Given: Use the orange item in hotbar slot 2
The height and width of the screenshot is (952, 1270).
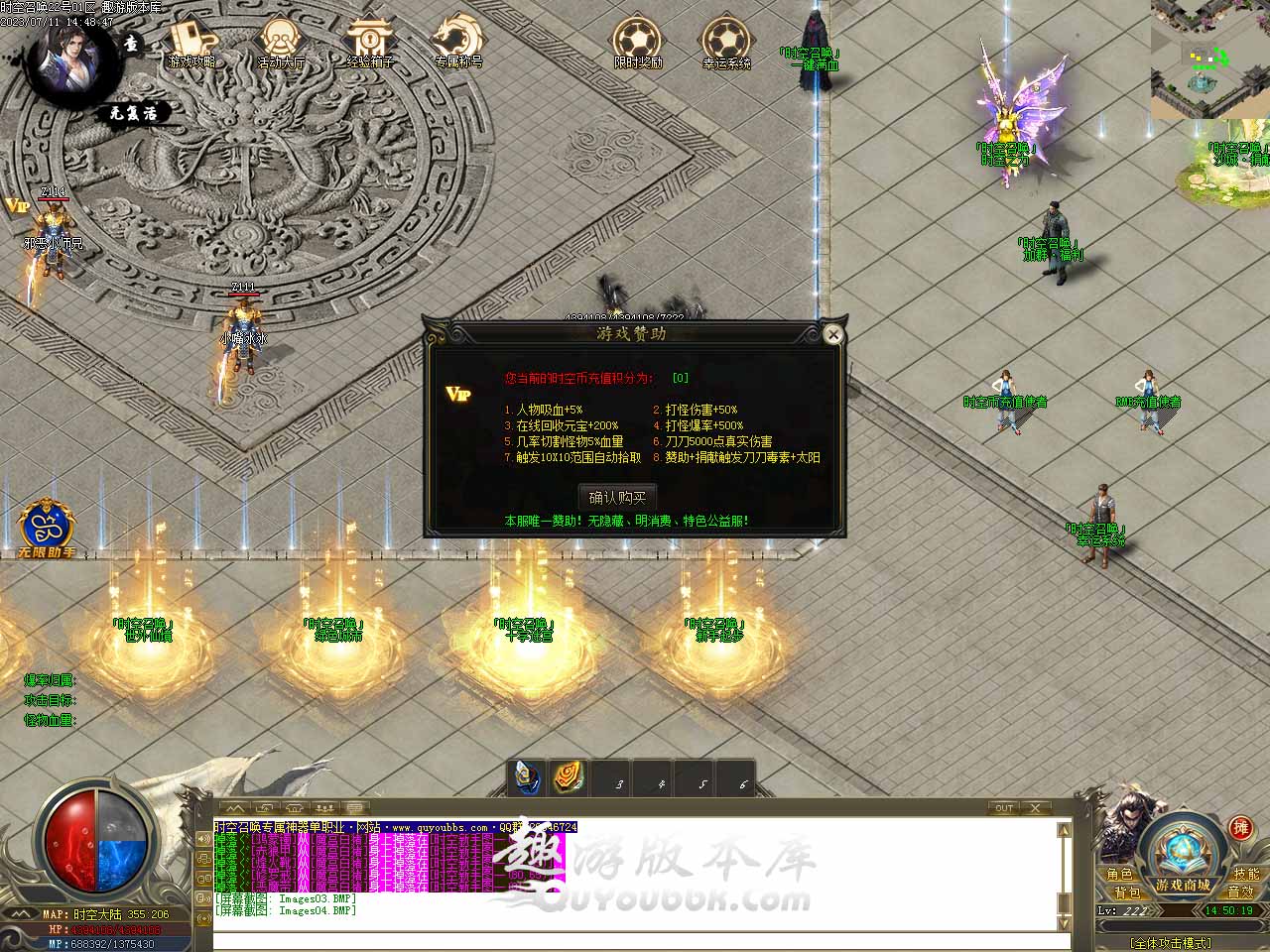Looking at the screenshot, I should click(570, 779).
